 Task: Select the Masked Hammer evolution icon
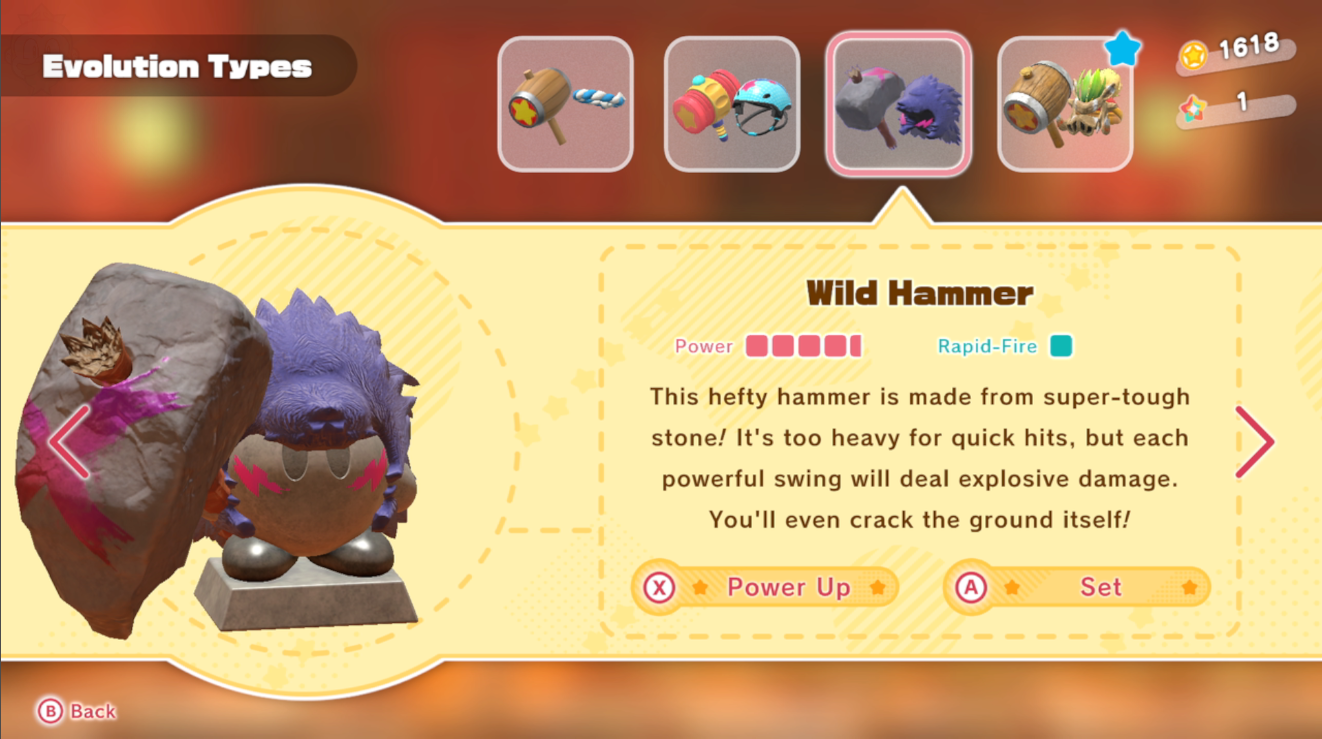pyautogui.click(x=1064, y=103)
